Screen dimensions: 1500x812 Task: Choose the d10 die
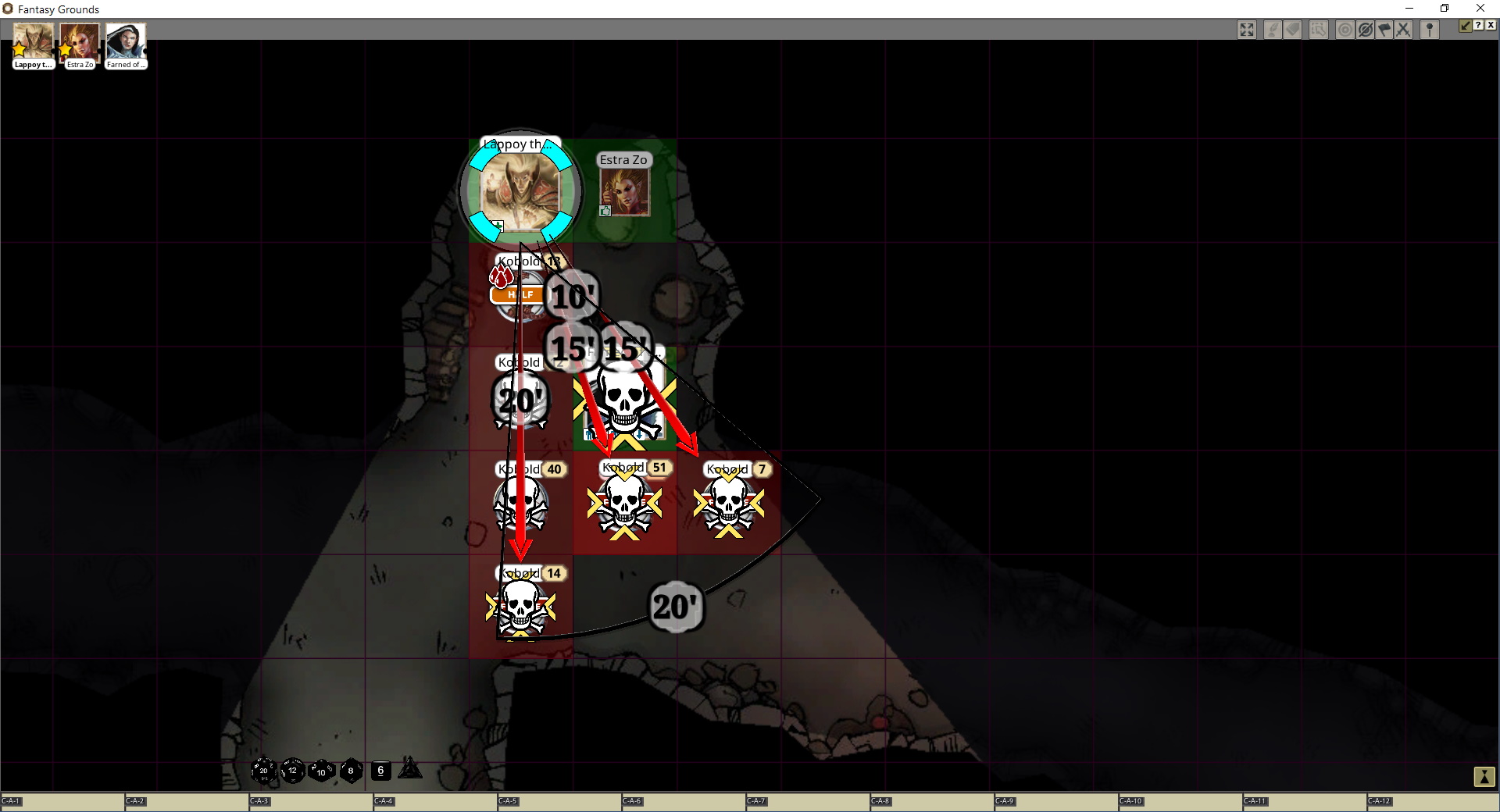pyautogui.click(x=321, y=771)
